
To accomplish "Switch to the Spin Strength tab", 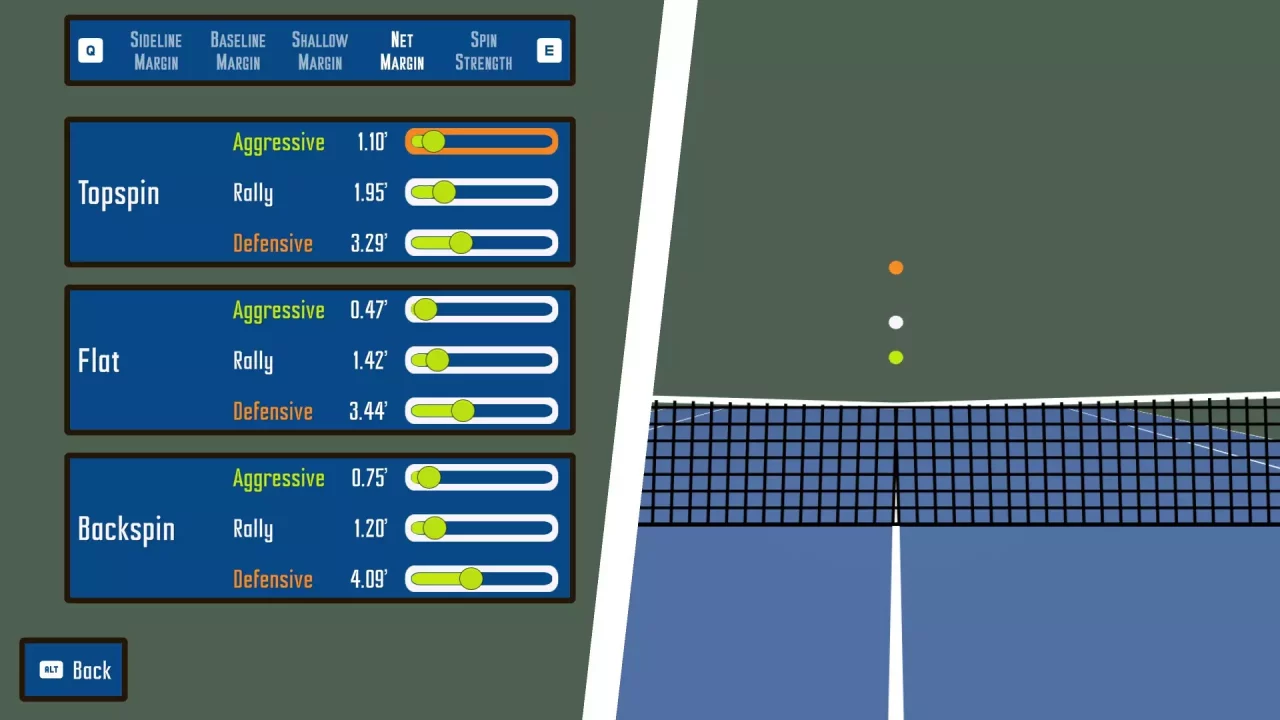I will 483,51.
